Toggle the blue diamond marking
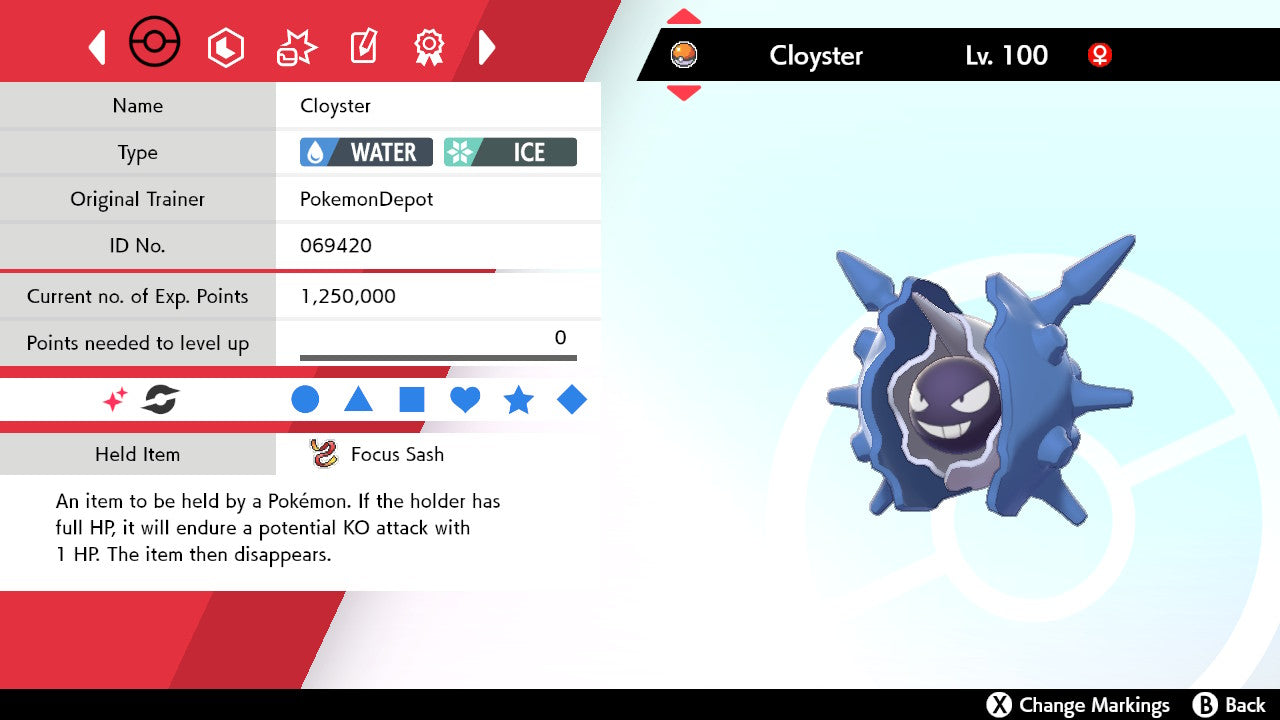Screen dimensions: 1280x720 pyautogui.click(x=572, y=400)
